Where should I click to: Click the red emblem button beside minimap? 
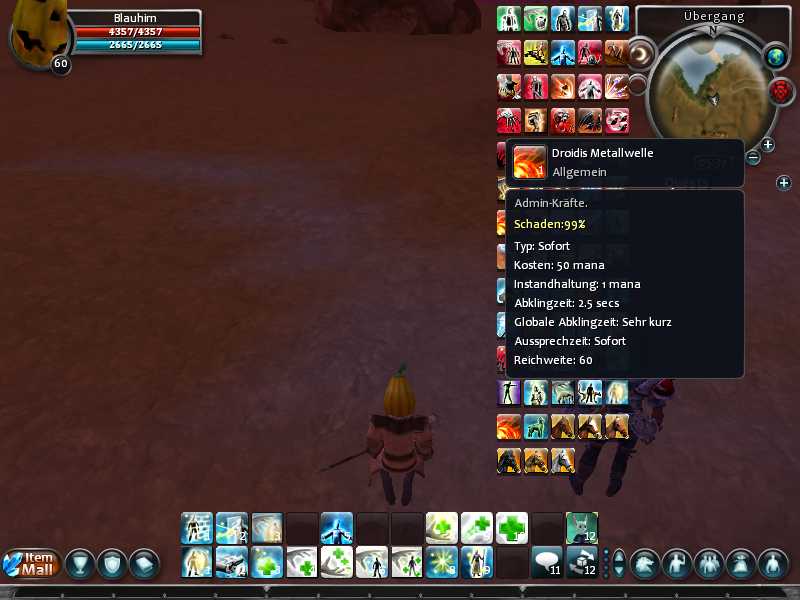pos(781,92)
